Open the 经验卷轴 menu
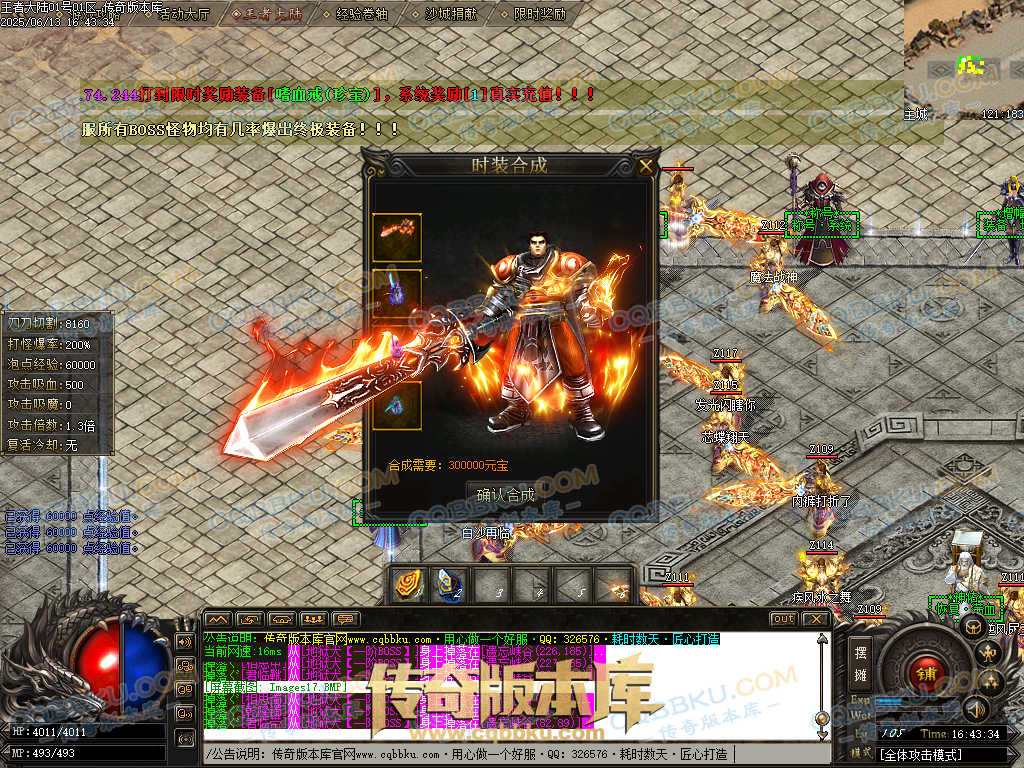The image size is (1024, 768). point(361,15)
